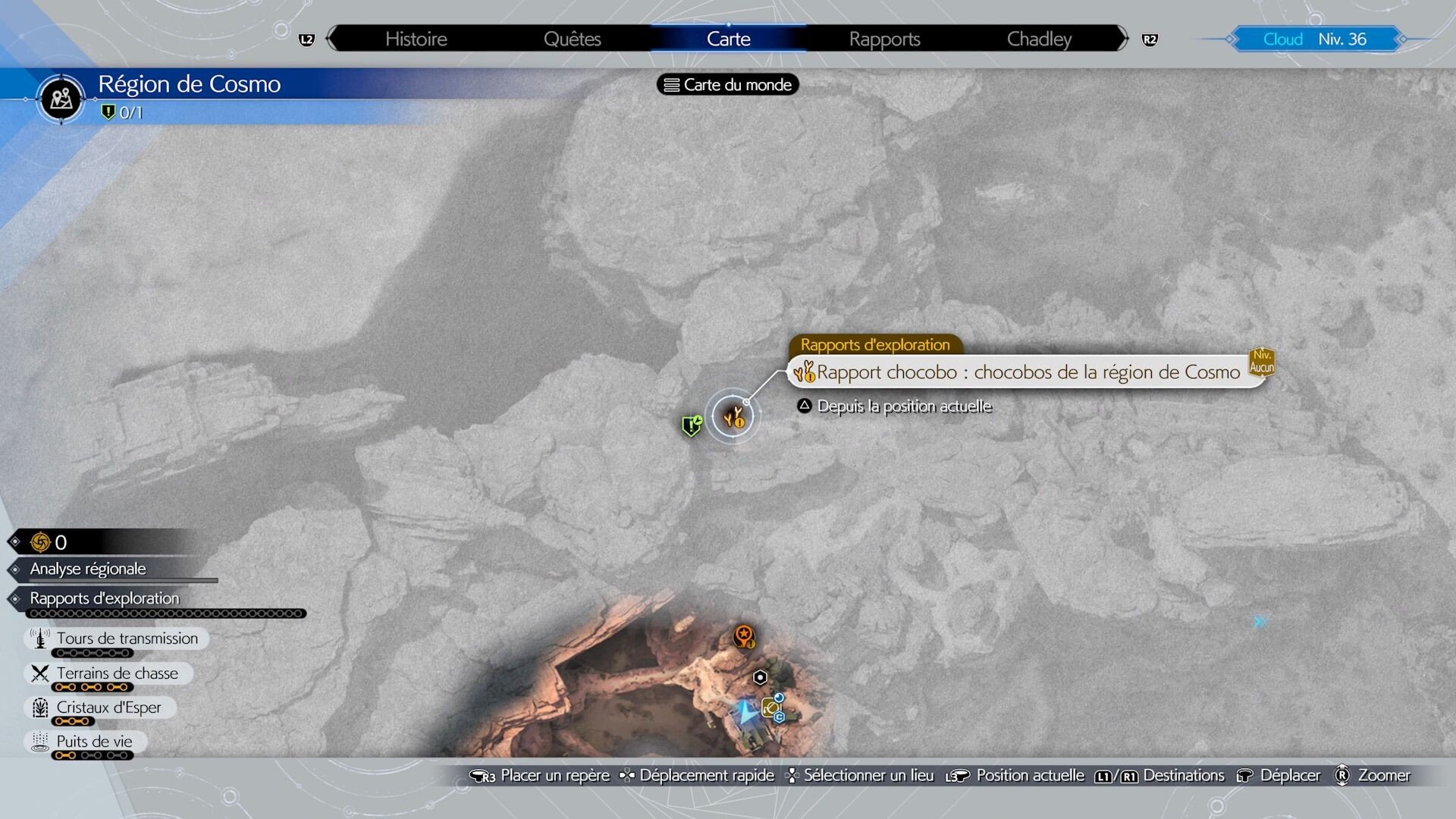The width and height of the screenshot is (1456, 819).
Task: Click the Puits de vie progress chain bar
Action: pyautogui.click(x=93, y=755)
